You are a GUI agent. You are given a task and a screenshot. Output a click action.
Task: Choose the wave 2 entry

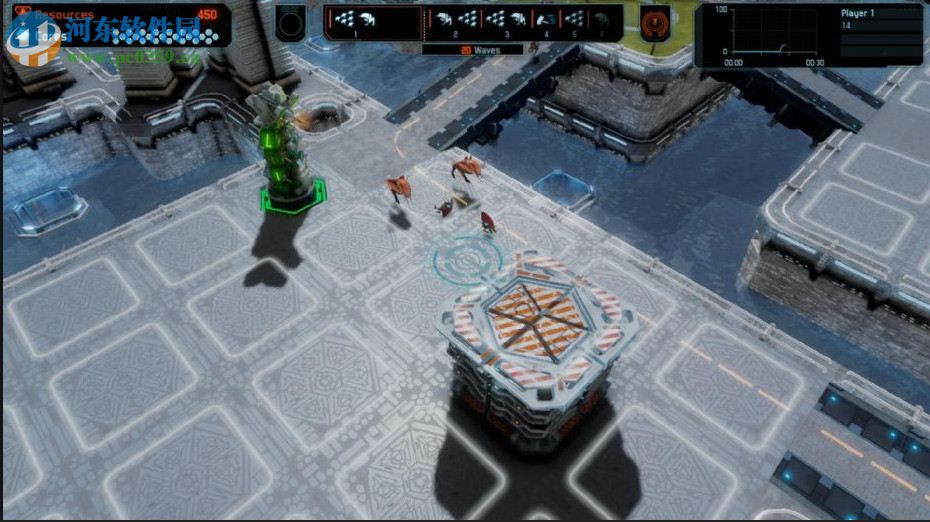pyautogui.click(x=455, y=22)
